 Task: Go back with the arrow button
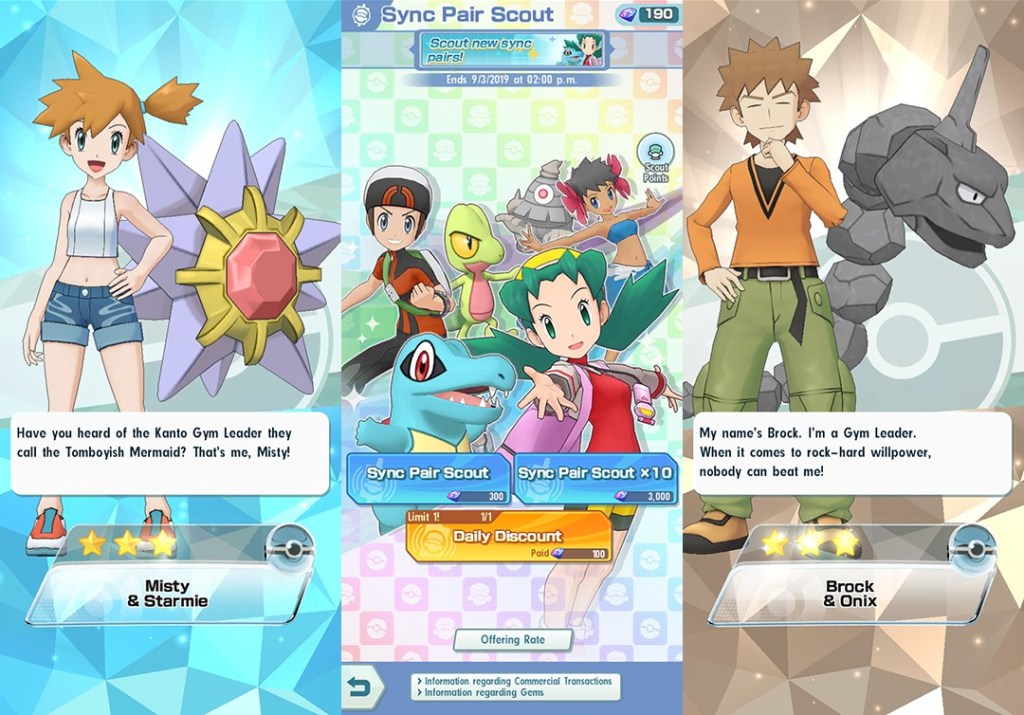coord(364,687)
